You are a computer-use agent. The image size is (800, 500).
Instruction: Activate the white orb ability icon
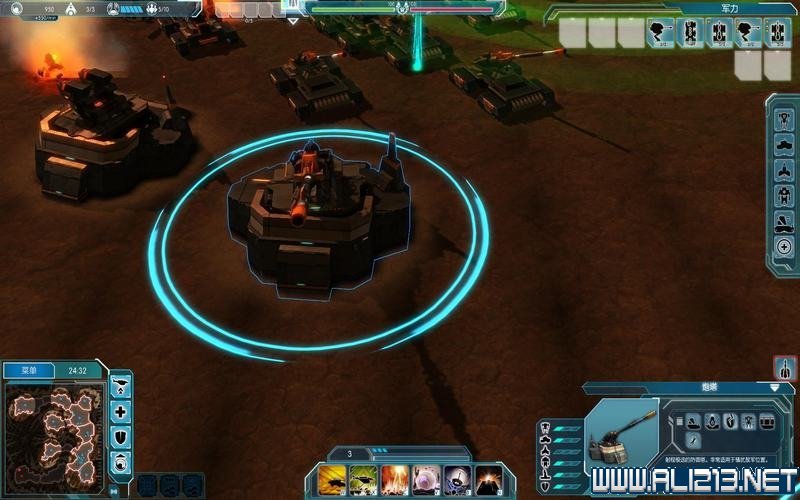pos(426,479)
